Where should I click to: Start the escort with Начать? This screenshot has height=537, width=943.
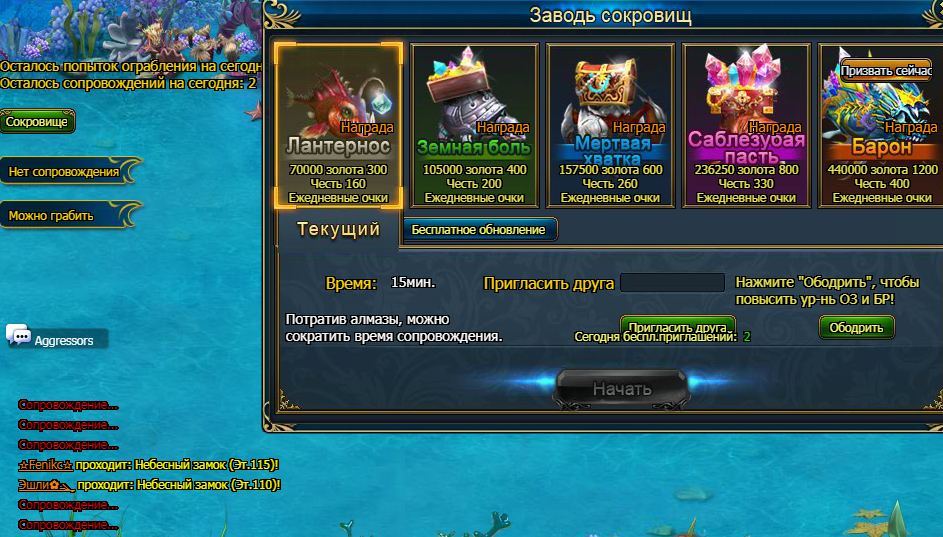coord(621,388)
